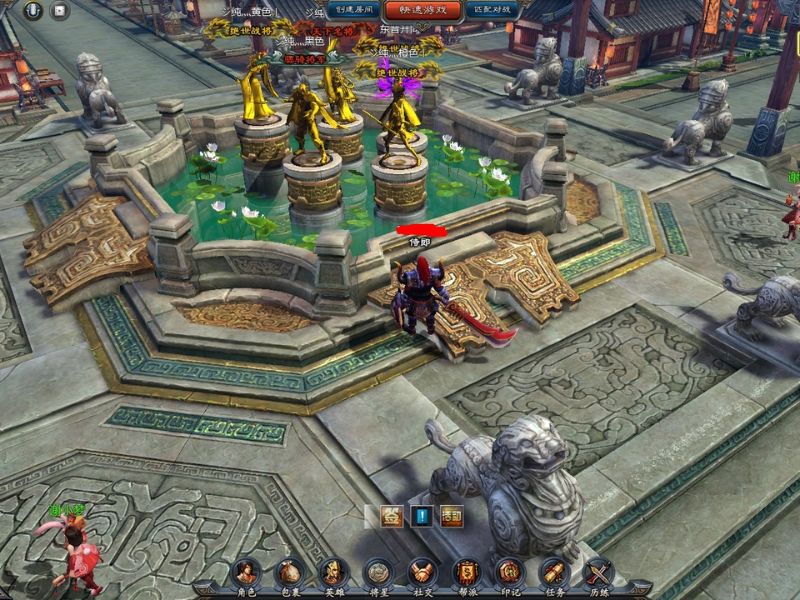Open the 社交 social panel
800x600 pixels.
422,574
